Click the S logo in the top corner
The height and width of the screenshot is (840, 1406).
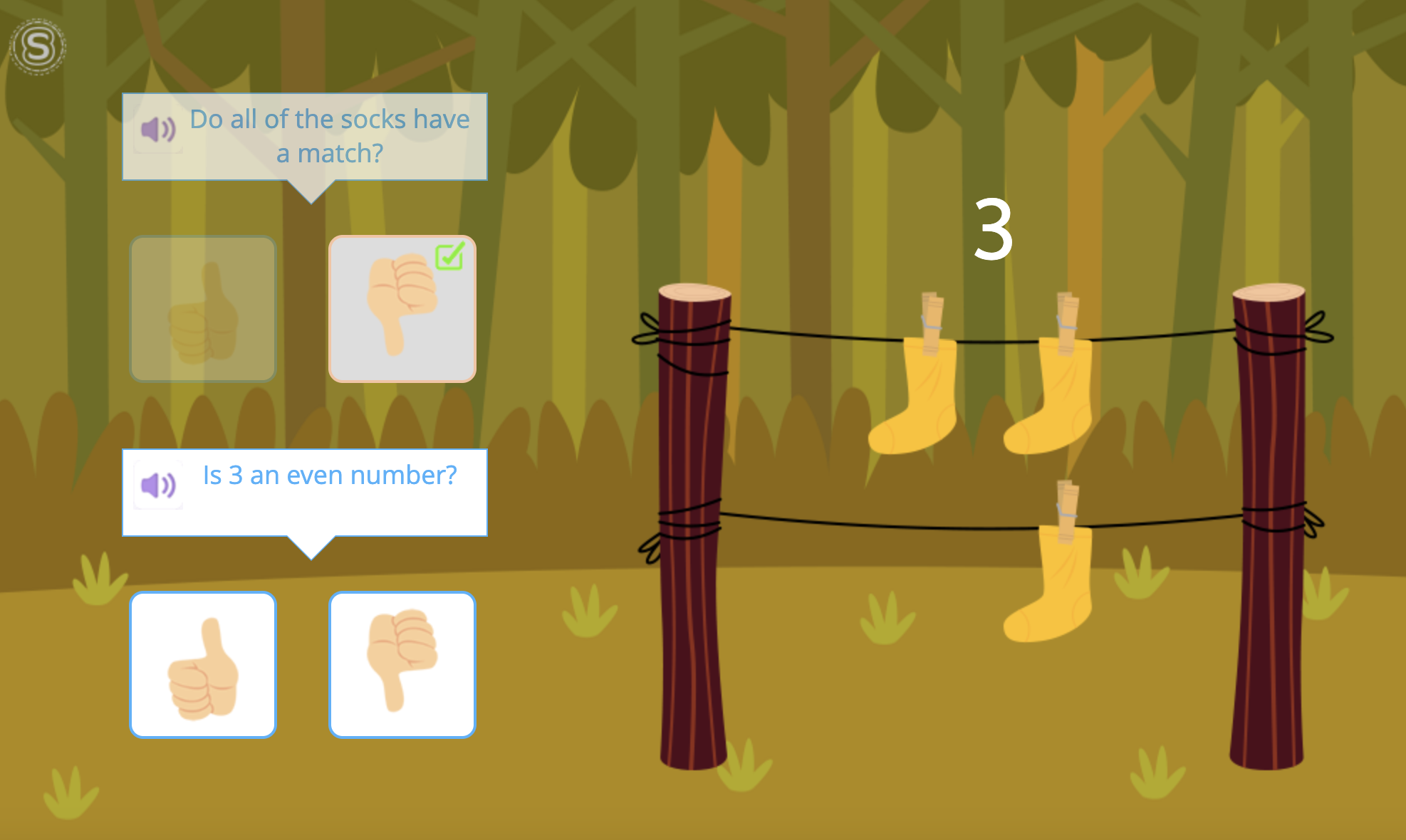(x=39, y=46)
